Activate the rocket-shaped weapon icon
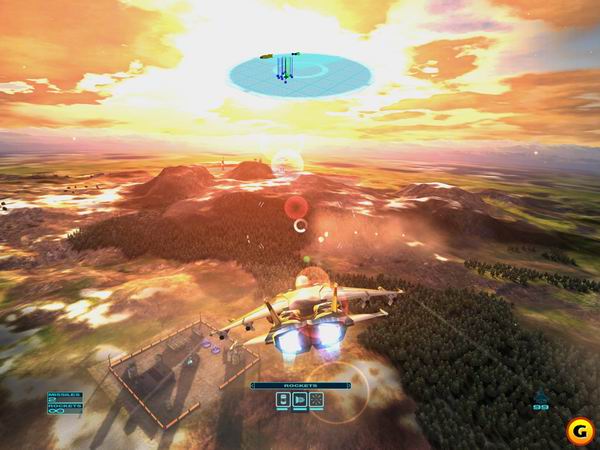This screenshot has height=450, width=600. point(299,400)
